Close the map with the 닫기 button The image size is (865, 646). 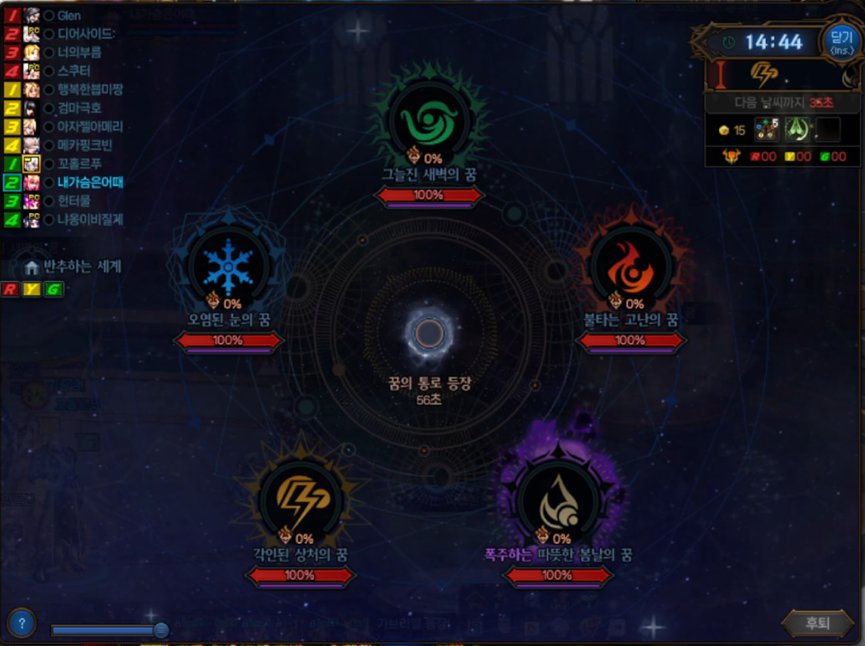(839, 40)
